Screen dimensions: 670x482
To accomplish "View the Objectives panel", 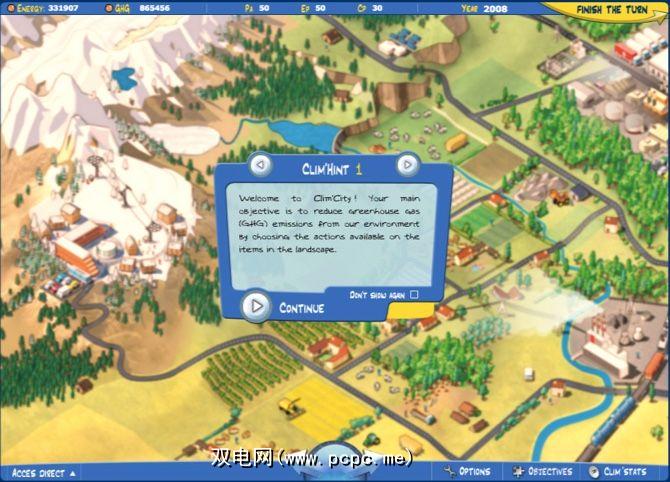I will click(542, 472).
